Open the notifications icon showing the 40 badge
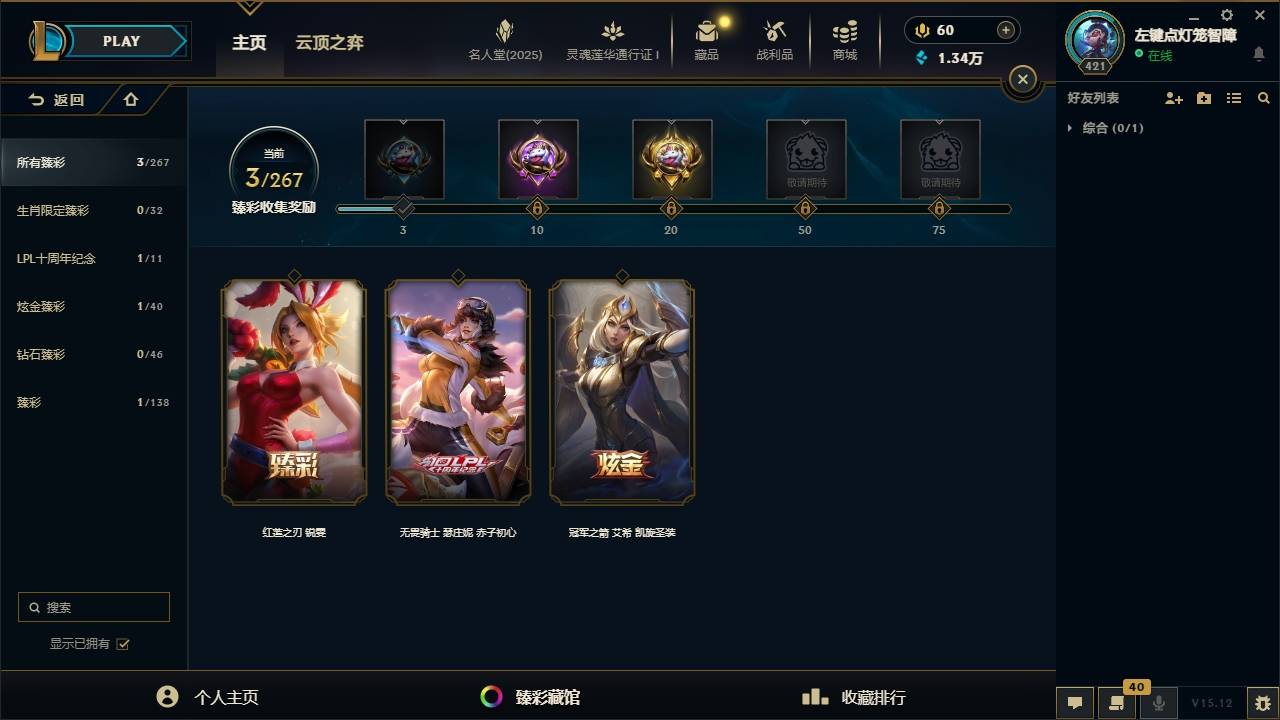Image resolution: width=1280 pixels, height=720 pixels. click(1117, 704)
